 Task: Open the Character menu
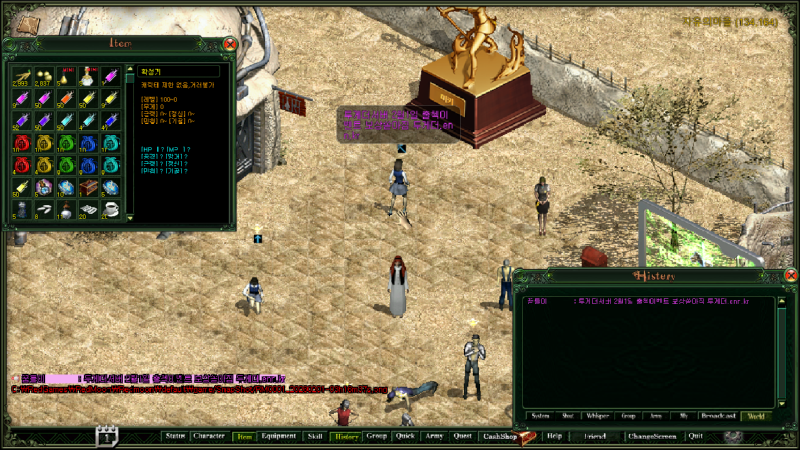209,436
